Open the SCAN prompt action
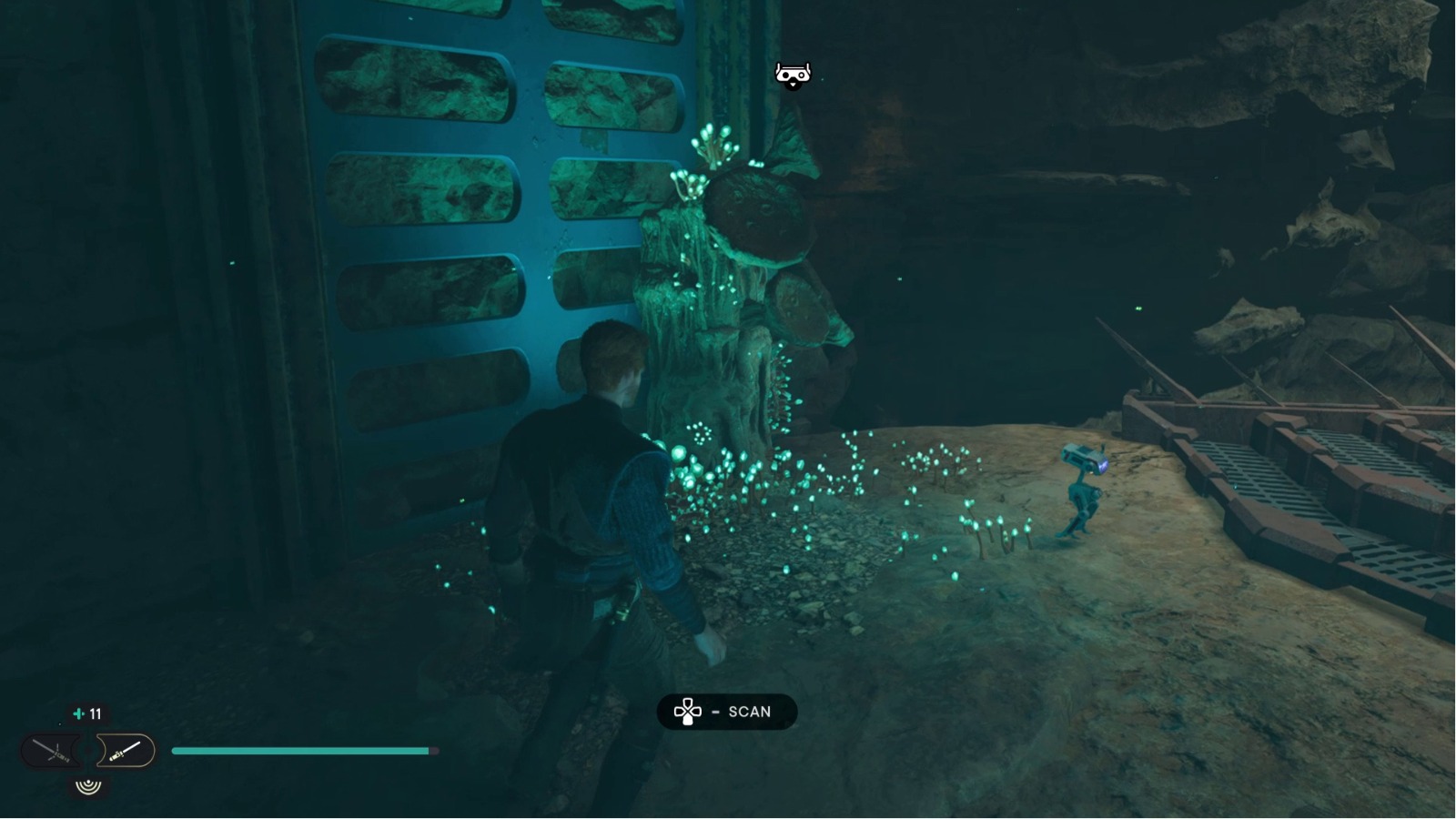Viewport: 1456px width, 819px height. (728, 712)
